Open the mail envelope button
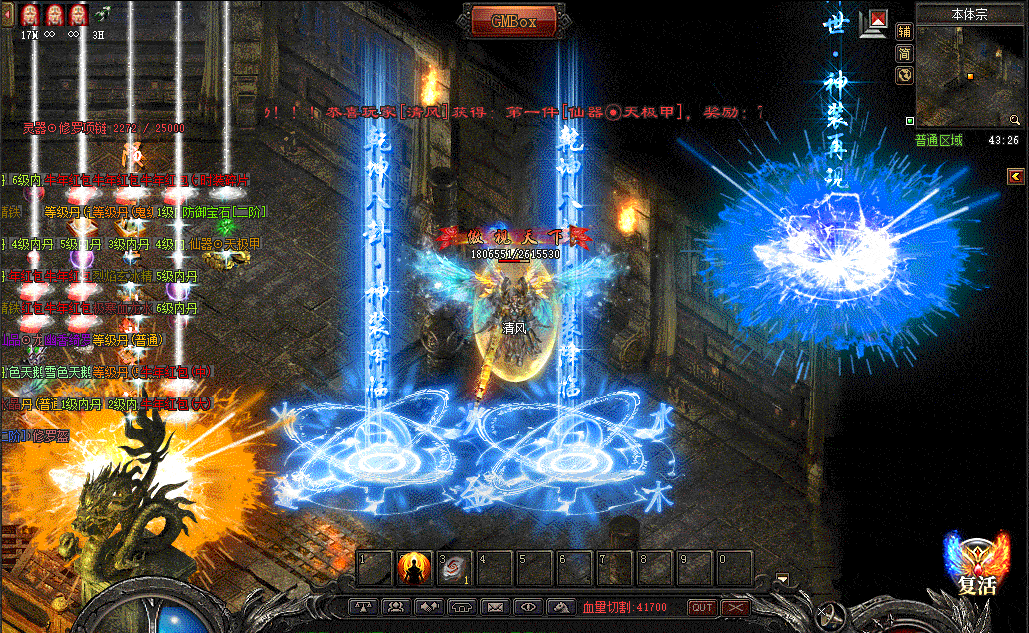Screen dimensions: 1029x633 pos(494,607)
